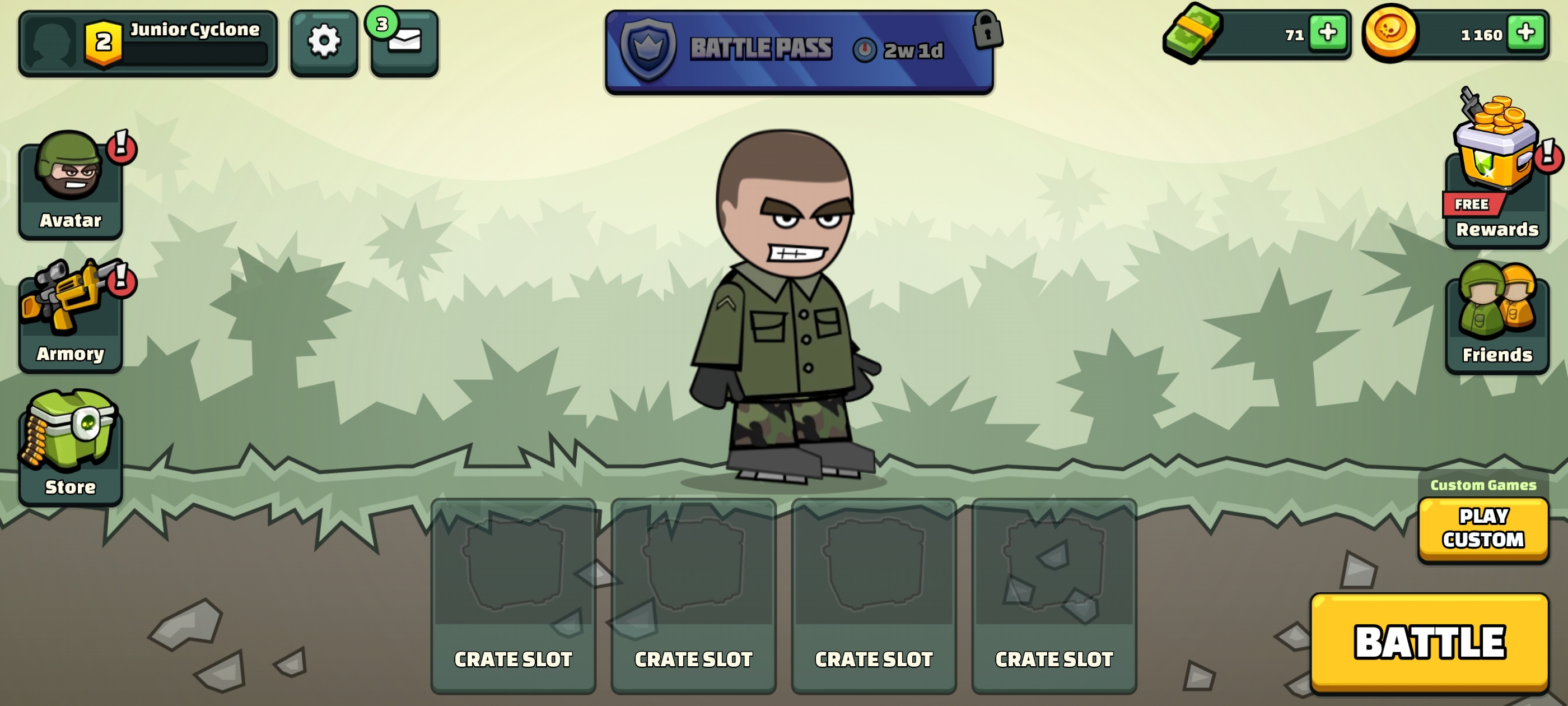
Task: Go to the Armory
Action: [x=71, y=318]
